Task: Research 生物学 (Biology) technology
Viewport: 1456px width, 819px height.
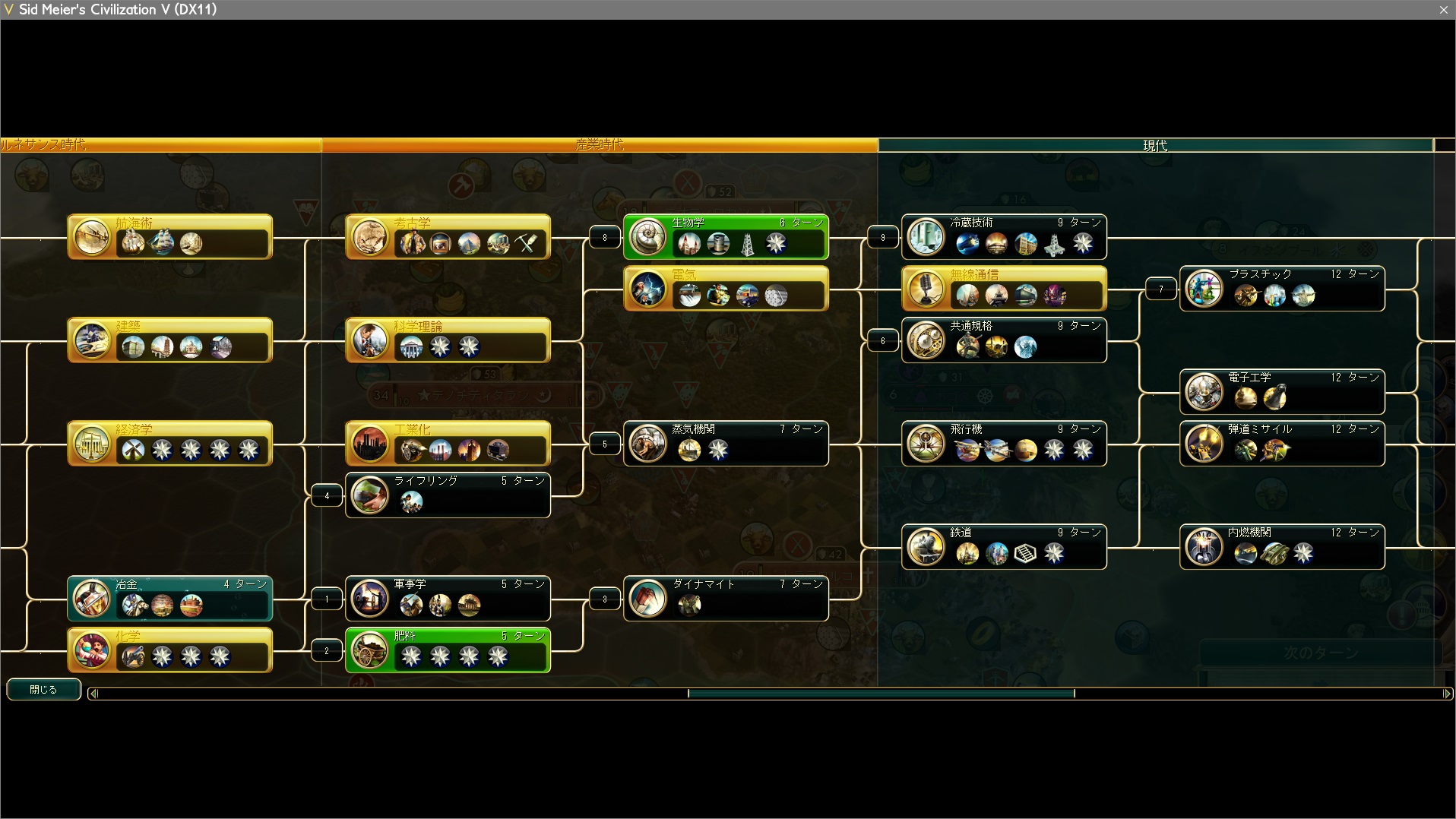Action: 725,237
